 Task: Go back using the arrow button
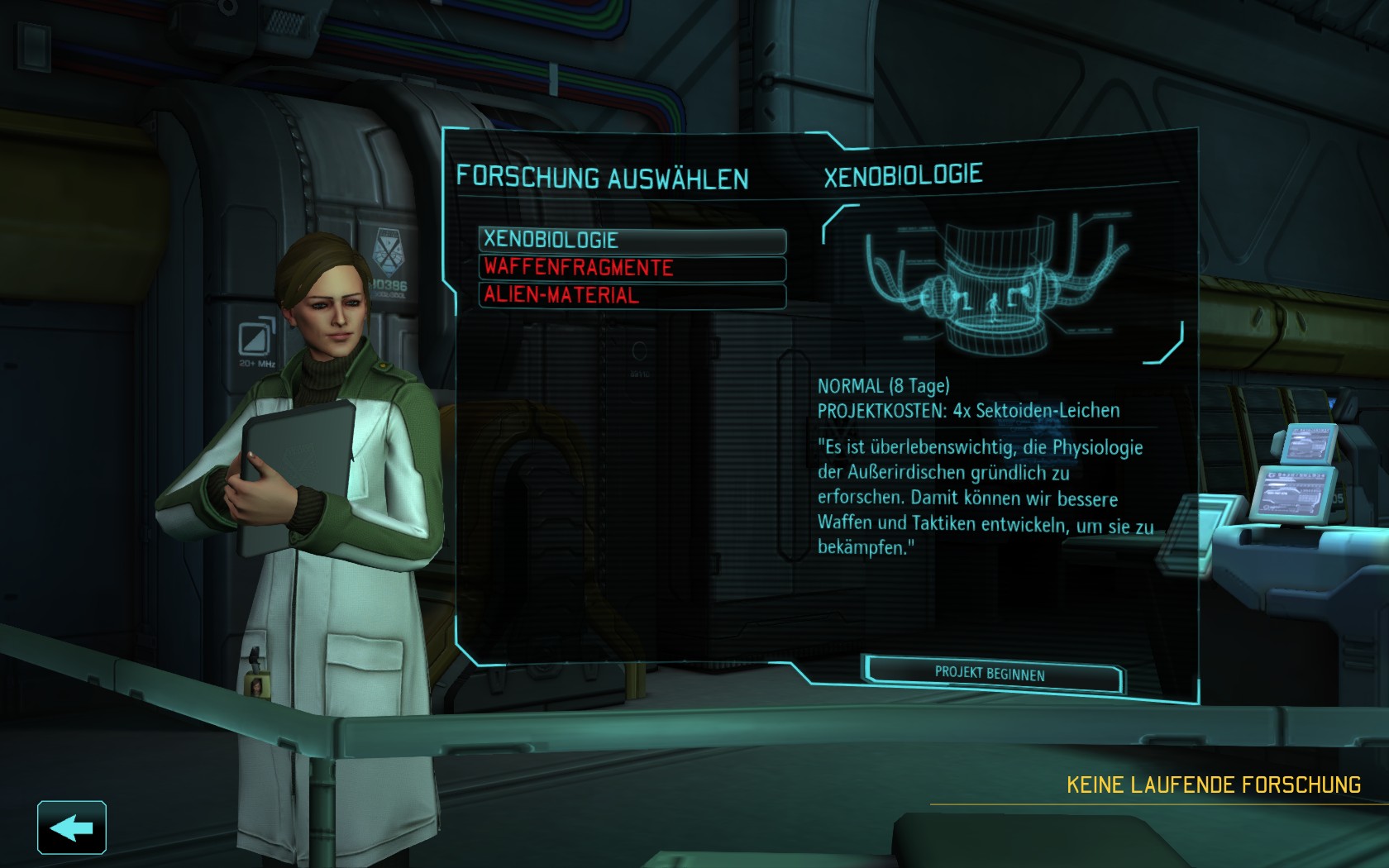(x=72, y=827)
